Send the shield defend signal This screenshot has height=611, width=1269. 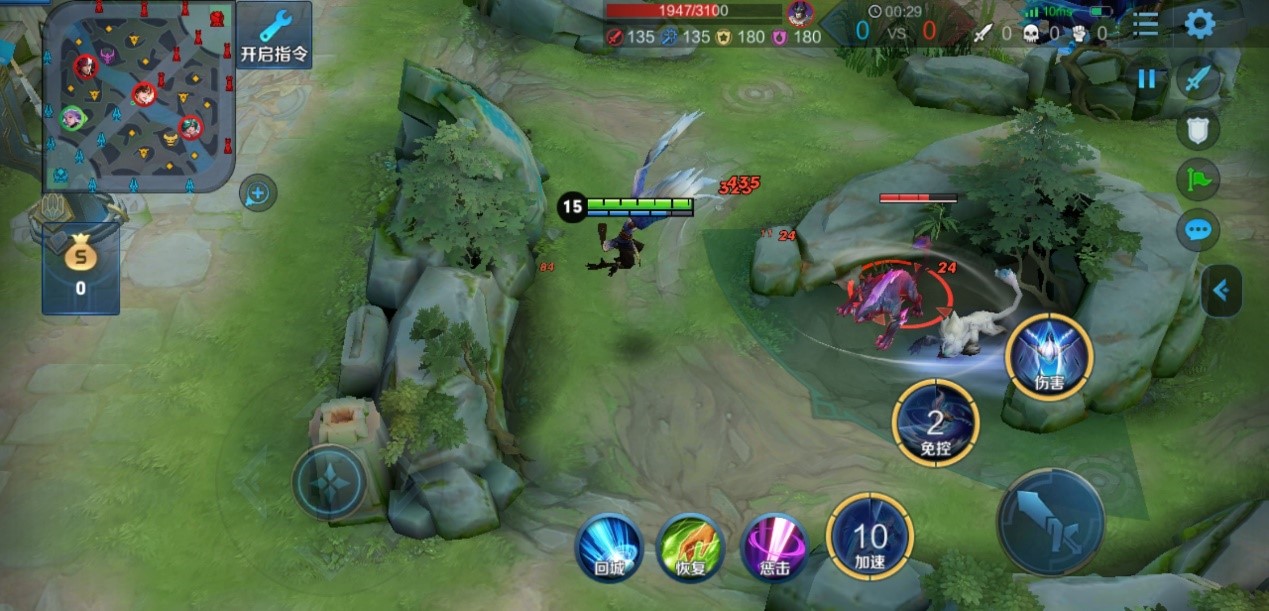[x=1197, y=128]
